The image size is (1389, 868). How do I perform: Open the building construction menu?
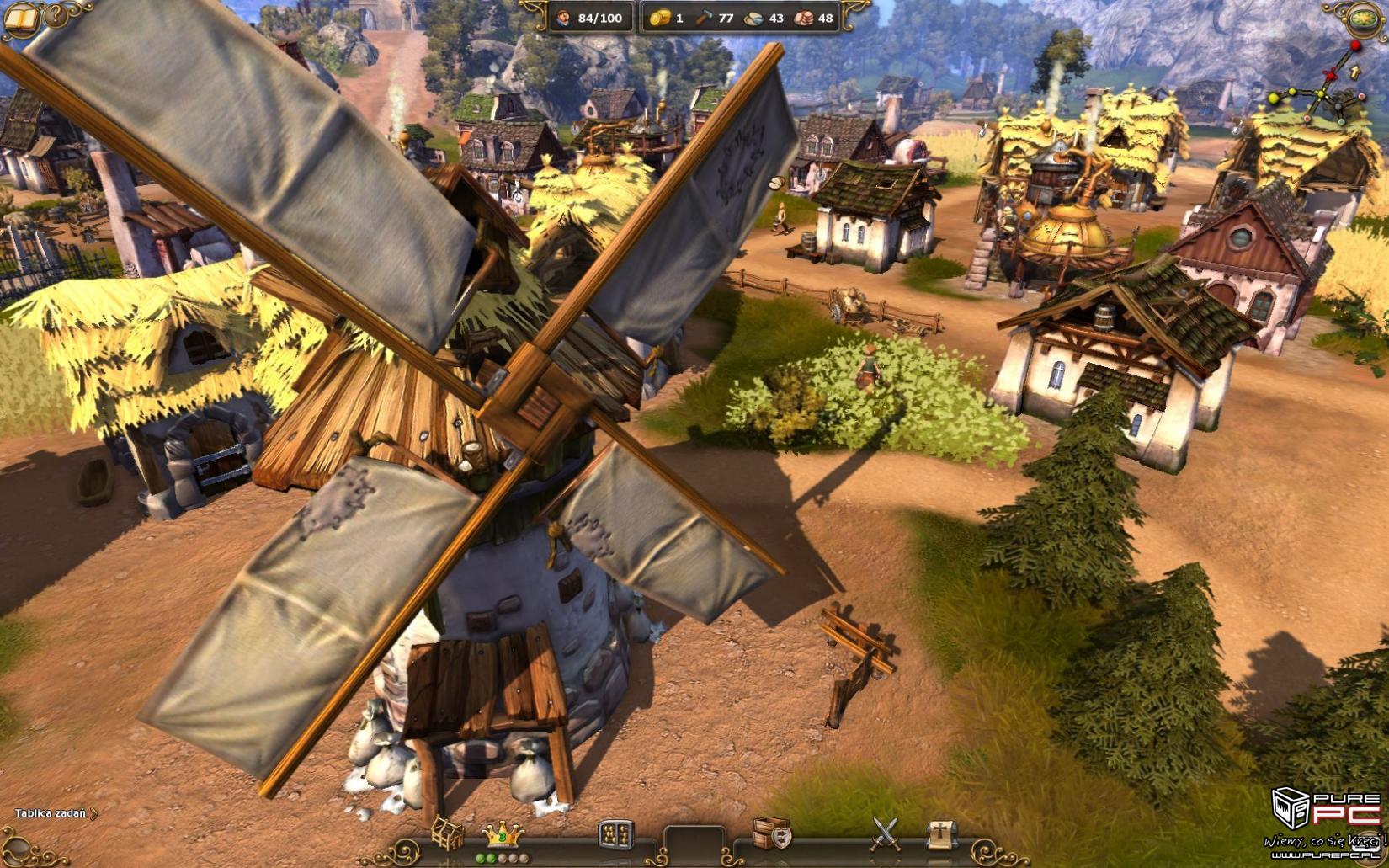tap(447, 833)
